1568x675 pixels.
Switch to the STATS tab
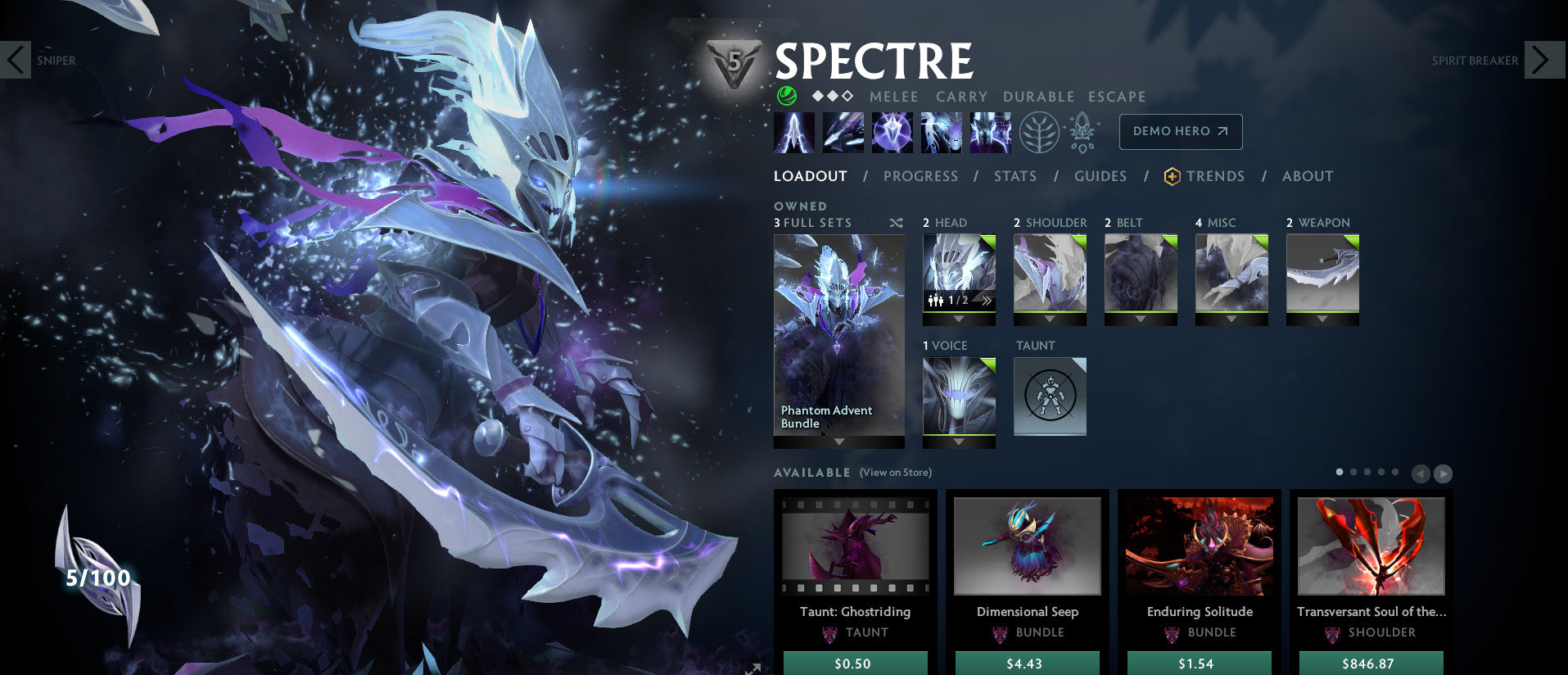point(1014,176)
